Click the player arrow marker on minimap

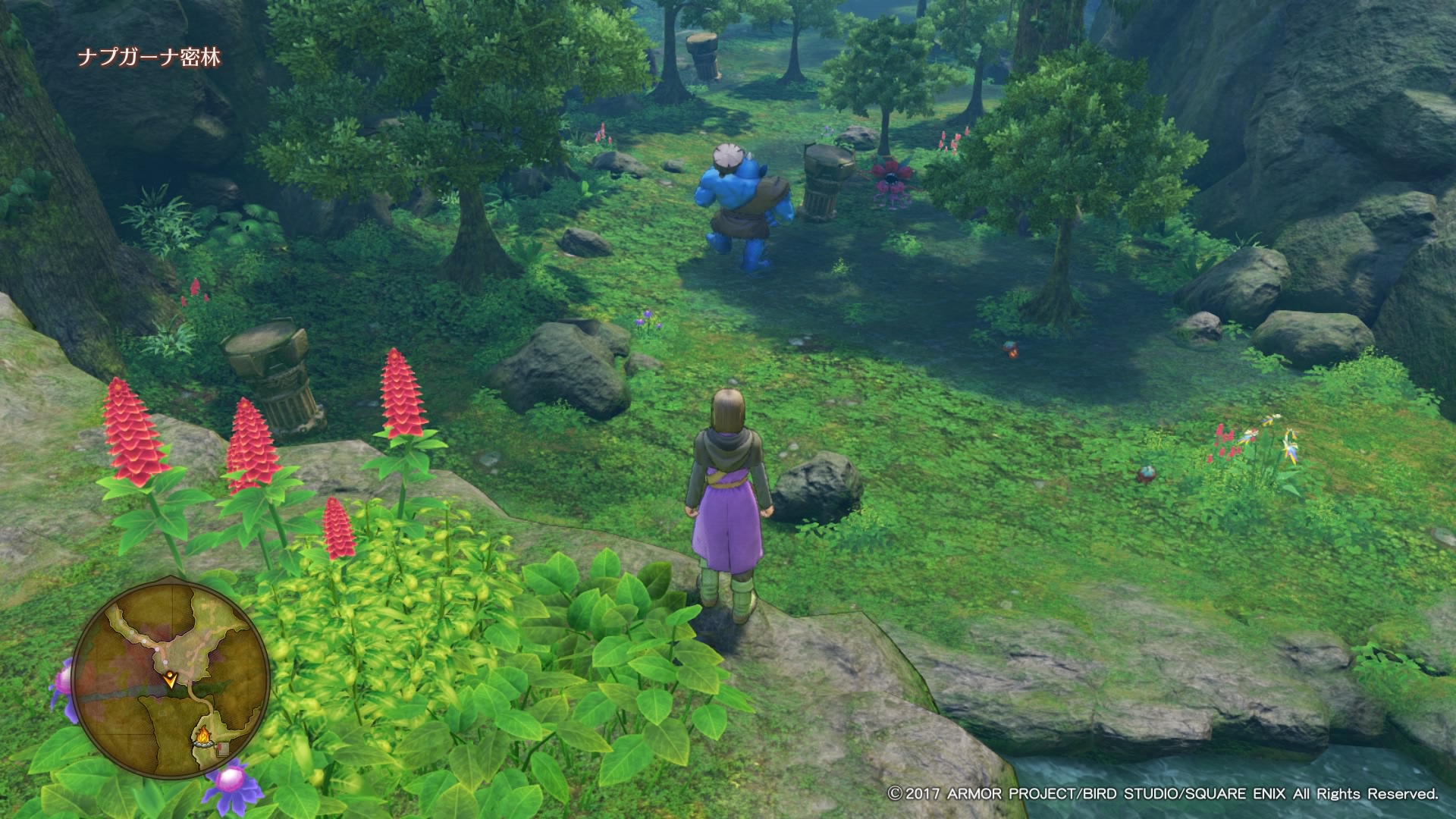pos(172,679)
